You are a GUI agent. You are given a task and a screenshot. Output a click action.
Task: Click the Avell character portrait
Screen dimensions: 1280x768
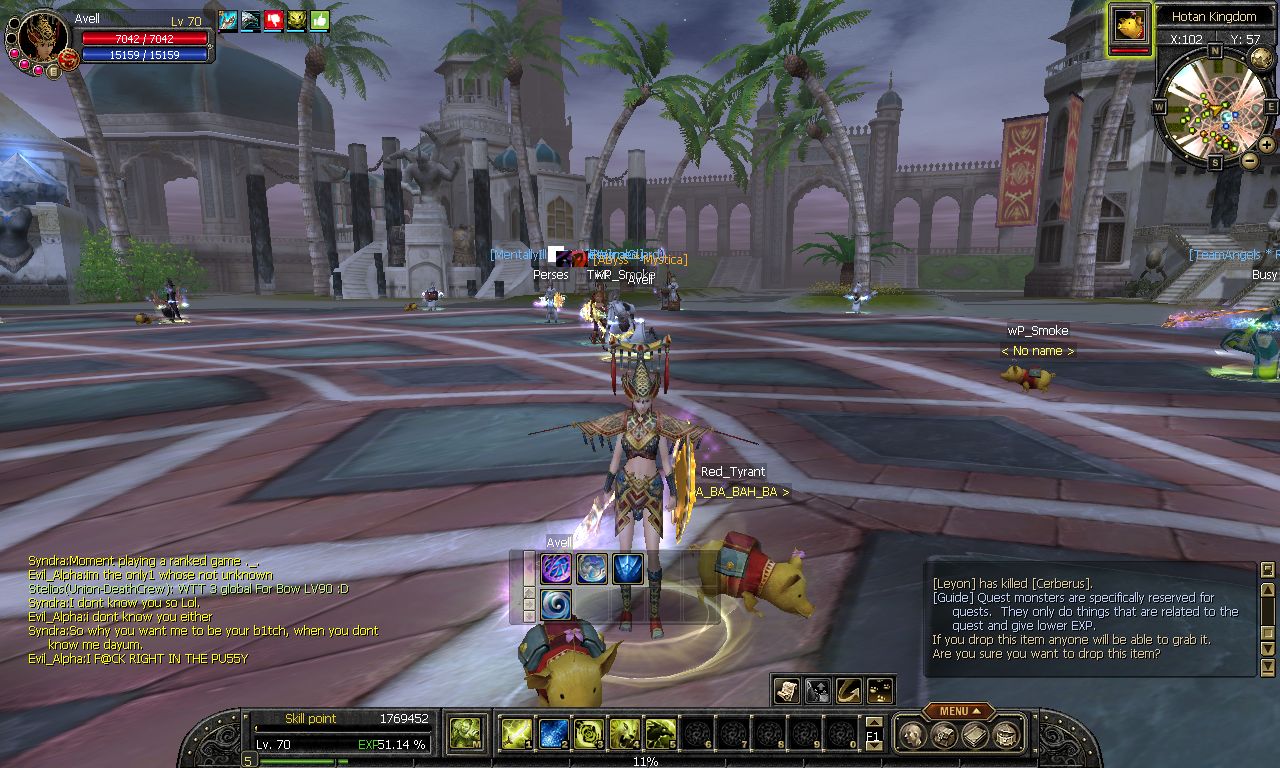coord(42,37)
